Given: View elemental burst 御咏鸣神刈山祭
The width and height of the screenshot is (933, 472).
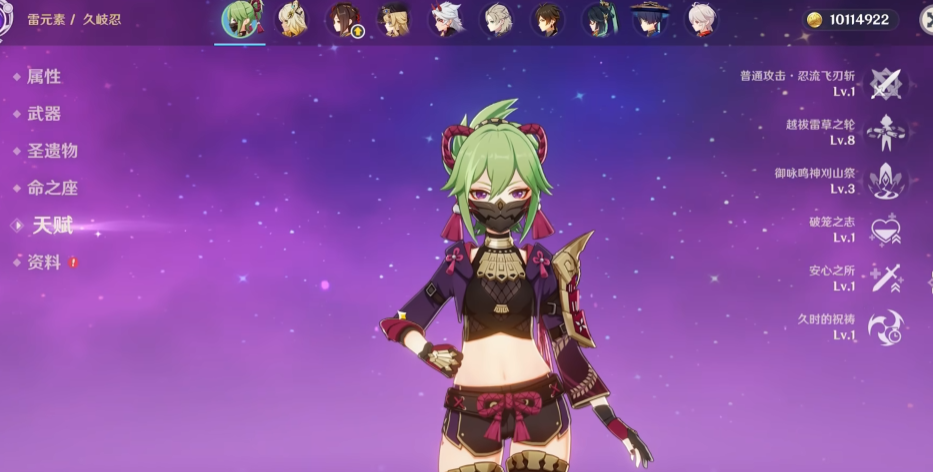Looking at the screenshot, I should [885, 181].
